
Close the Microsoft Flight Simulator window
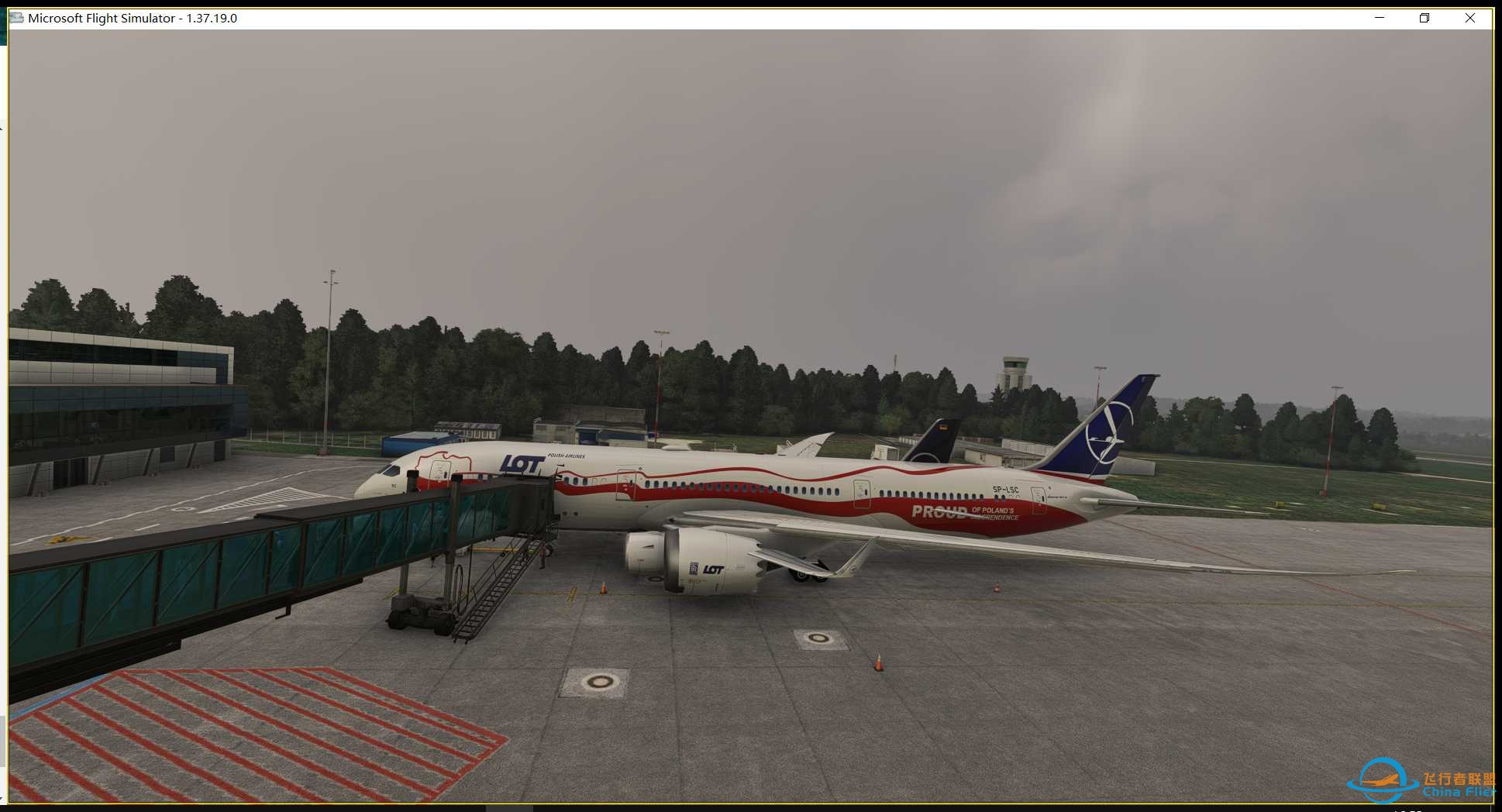point(1469,17)
